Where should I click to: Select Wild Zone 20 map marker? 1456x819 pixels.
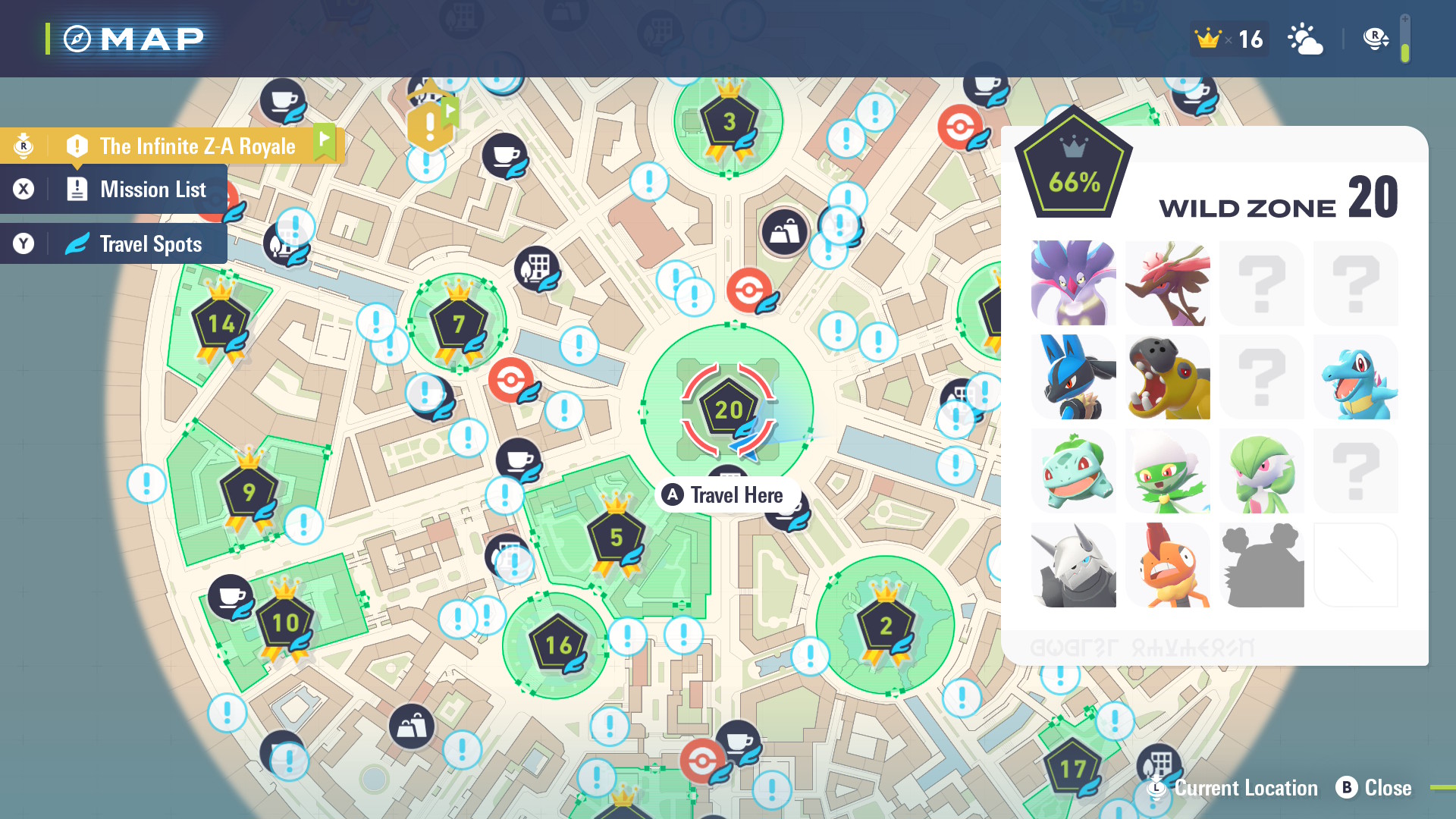[728, 409]
